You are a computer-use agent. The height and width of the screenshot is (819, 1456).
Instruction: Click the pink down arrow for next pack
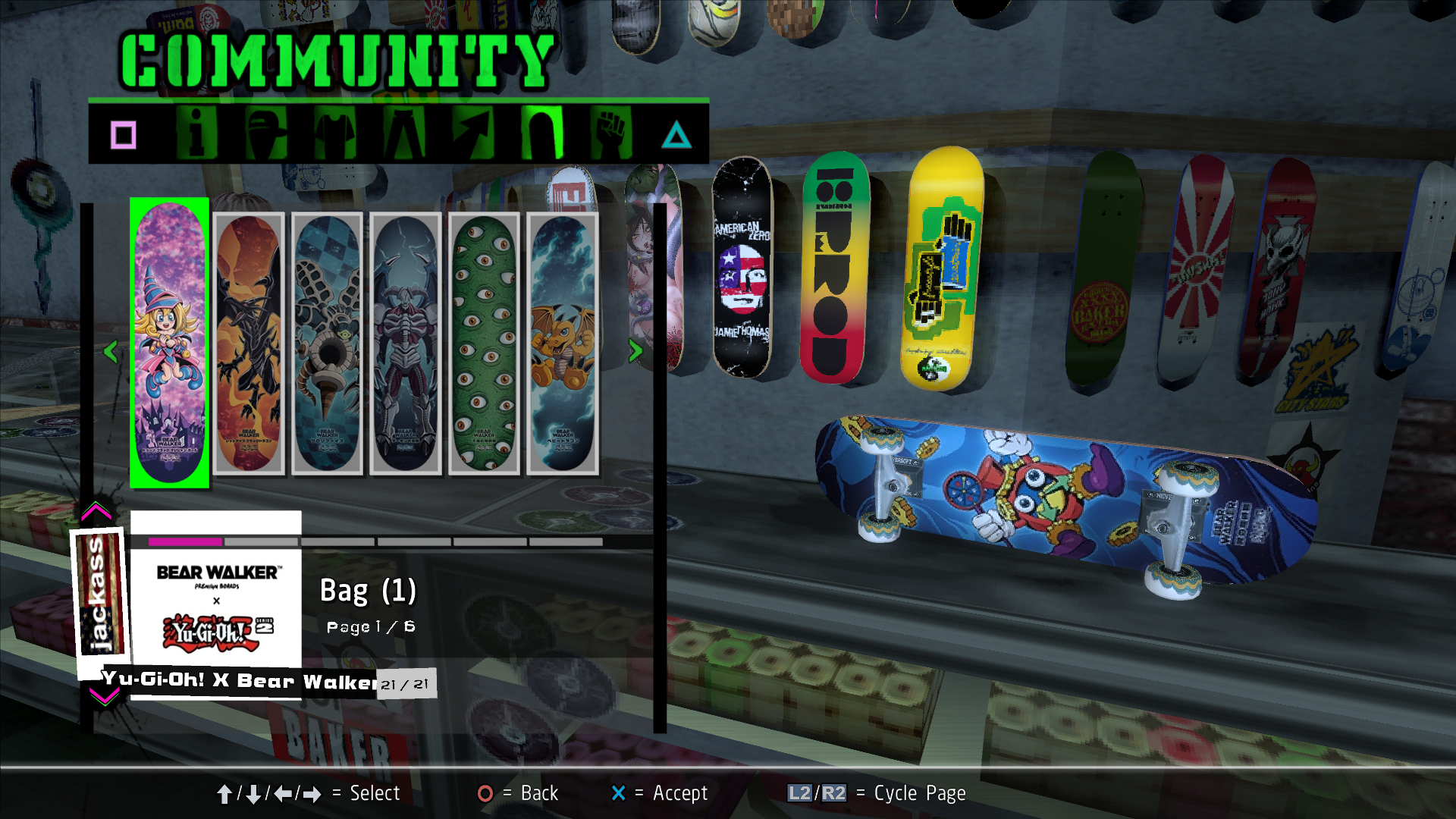(104, 696)
